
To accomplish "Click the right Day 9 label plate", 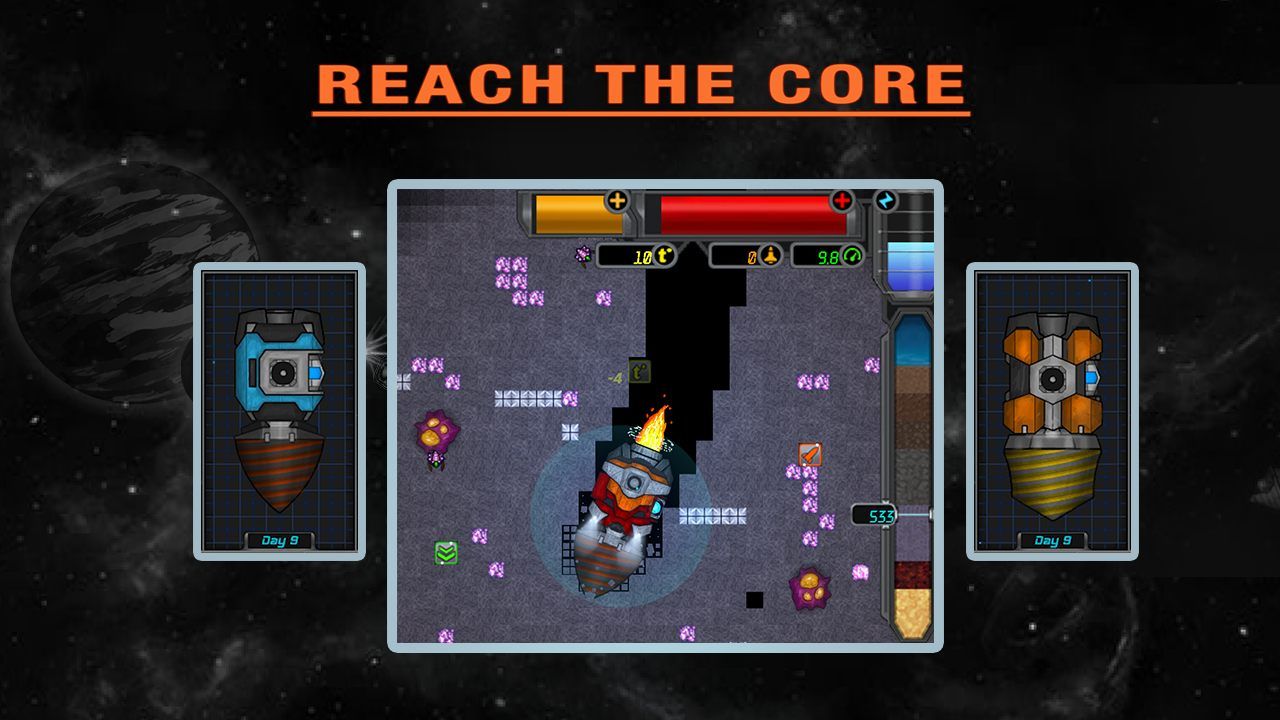I will (x=1052, y=538).
